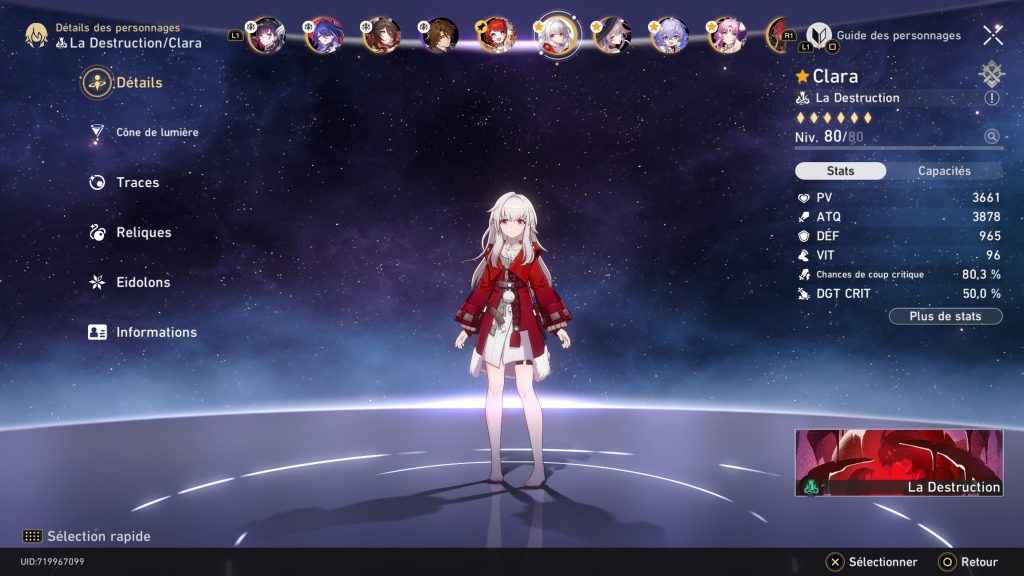This screenshot has height=576, width=1024.
Task: Show the Reliques section
Action: tap(143, 233)
